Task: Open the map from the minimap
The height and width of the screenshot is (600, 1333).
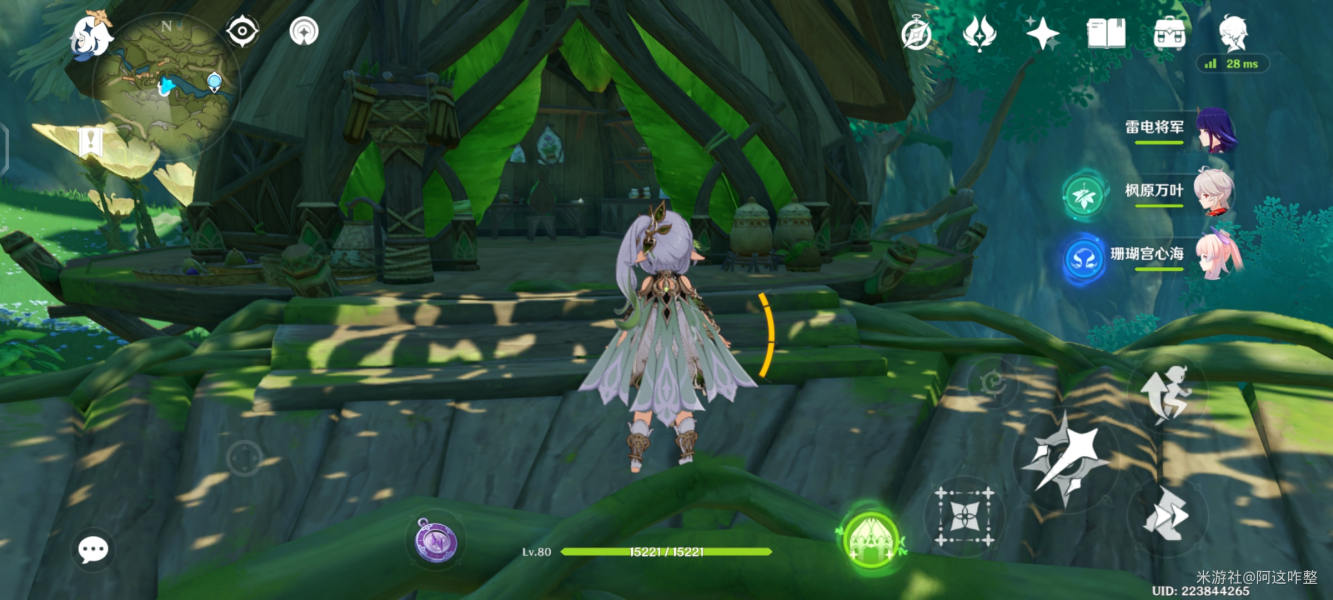Action: coord(166,86)
